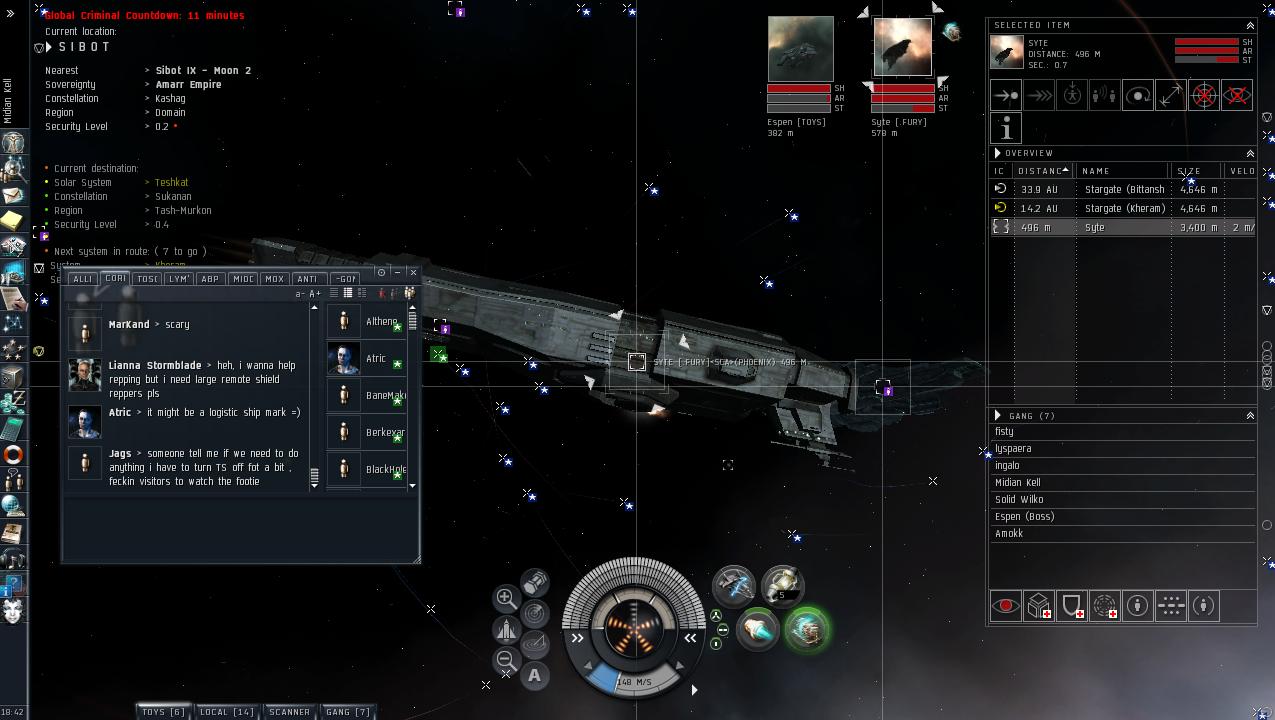Select Espen (Boss) in the gang list
1275x720 pixels.
(x=1024, y=517)
